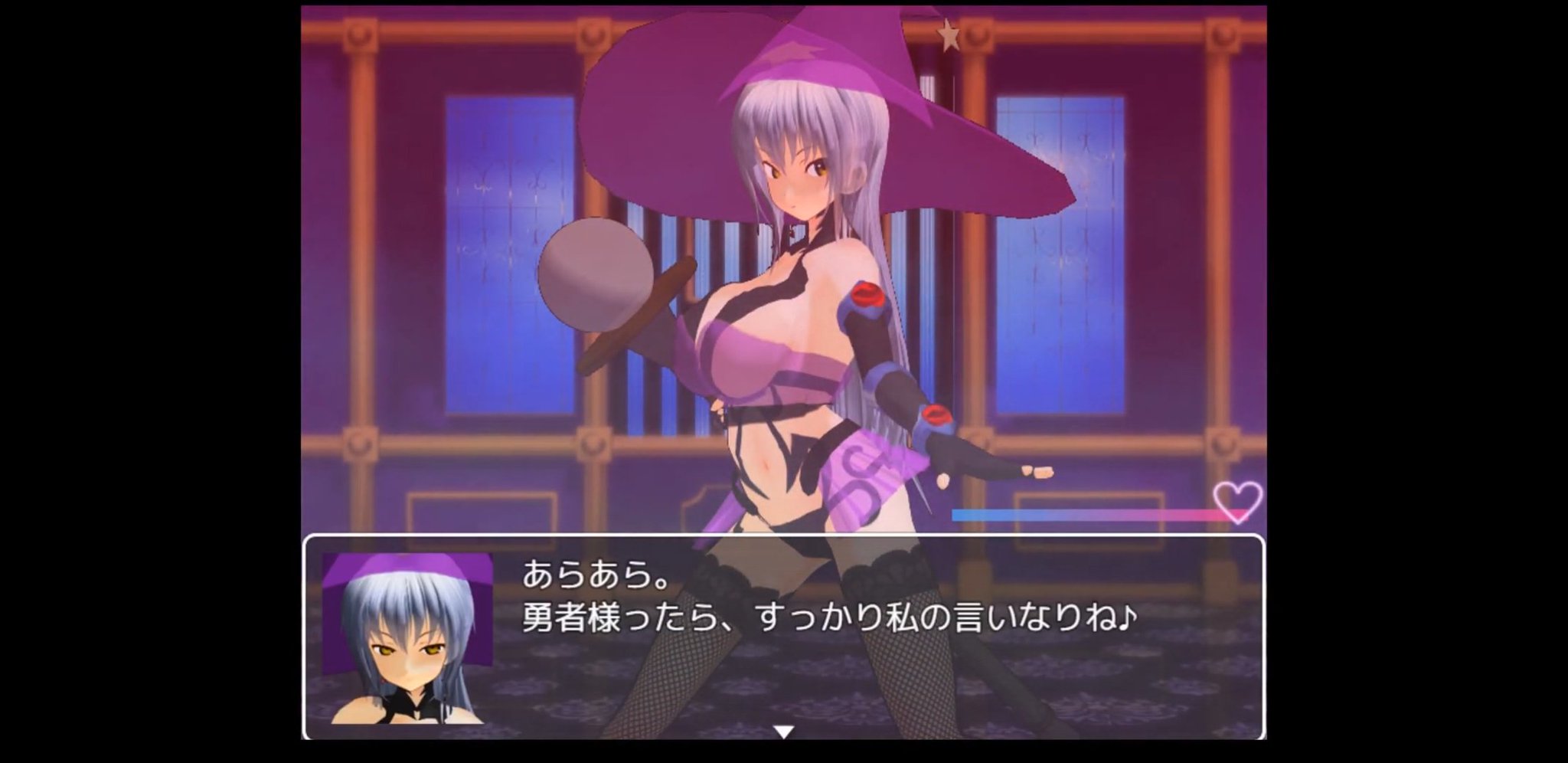
Task: Open the next dialogue line via the arrow indicator
Action: click(x=782, y=731)
